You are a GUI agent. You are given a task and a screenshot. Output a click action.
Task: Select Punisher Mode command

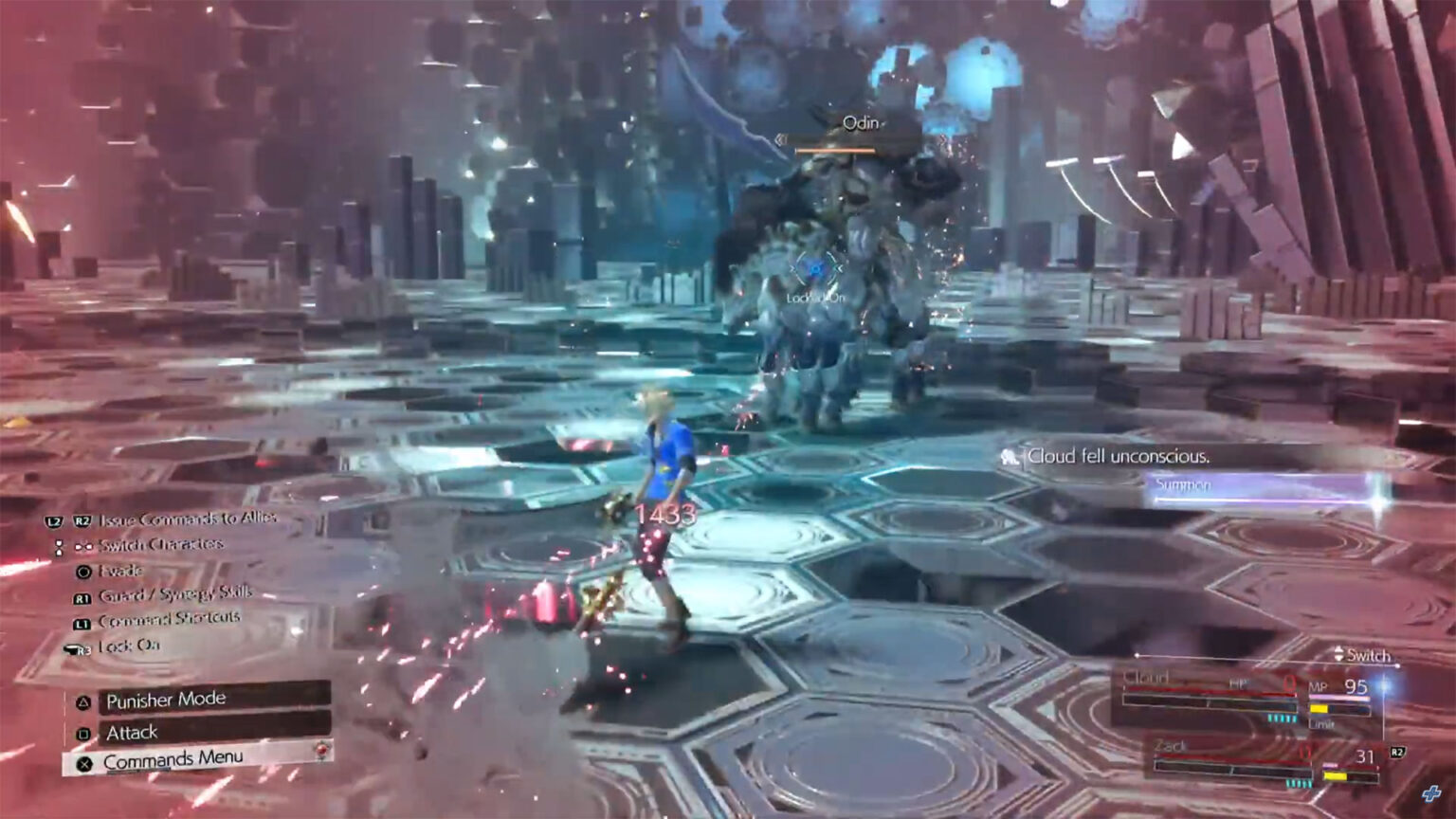[201, 700]
